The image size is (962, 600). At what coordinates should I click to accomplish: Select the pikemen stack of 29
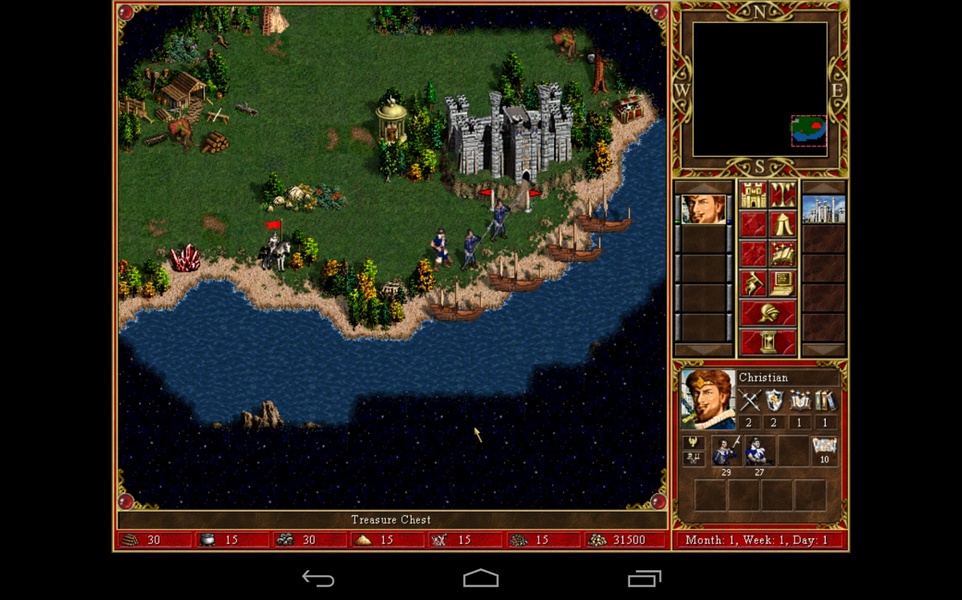click(725, 452)
